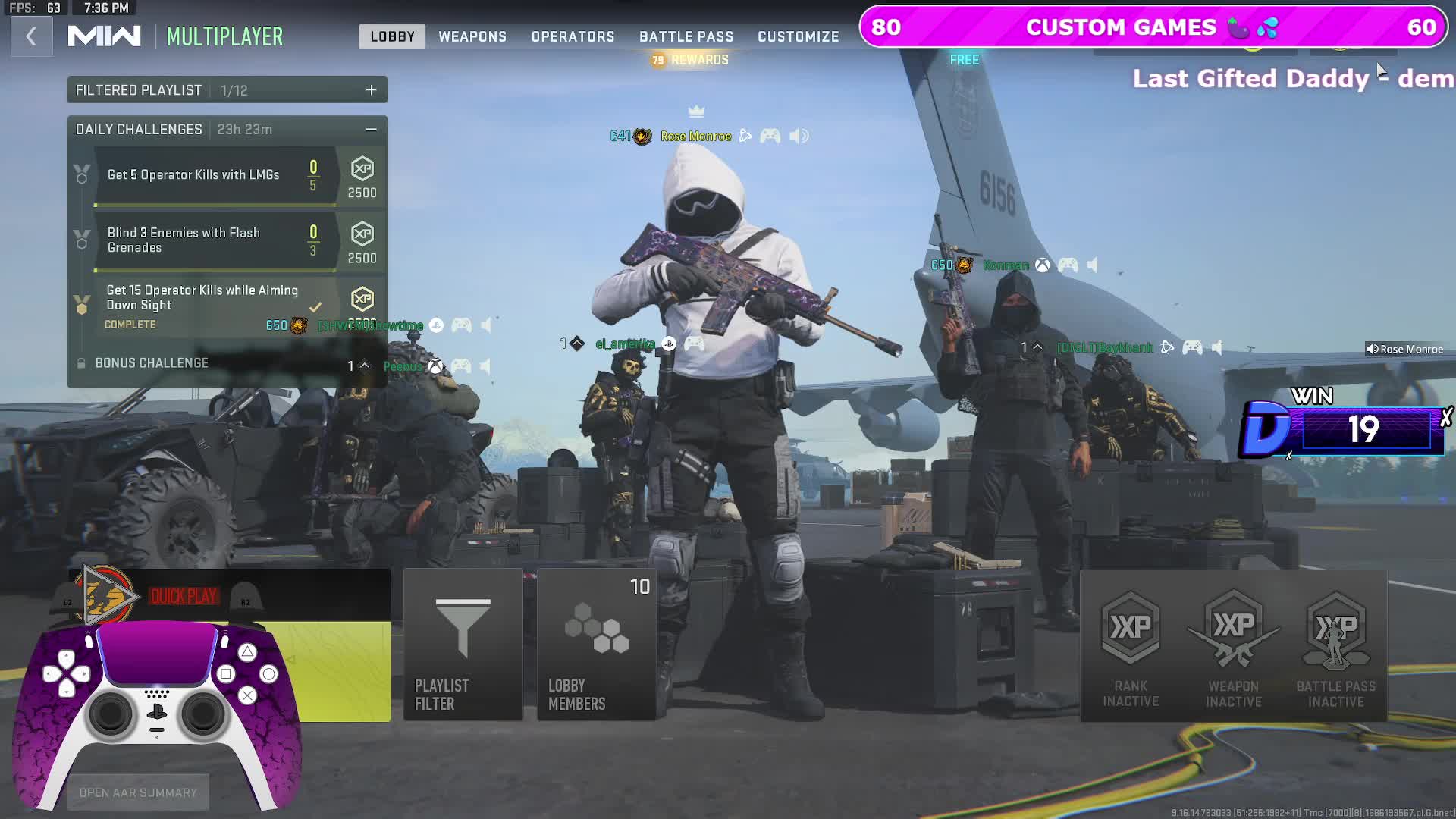Image resolution: width=1456 pixels, height=819 pixels.
Task: Click the Custom Games stream banner
Action: point(1153,27)
